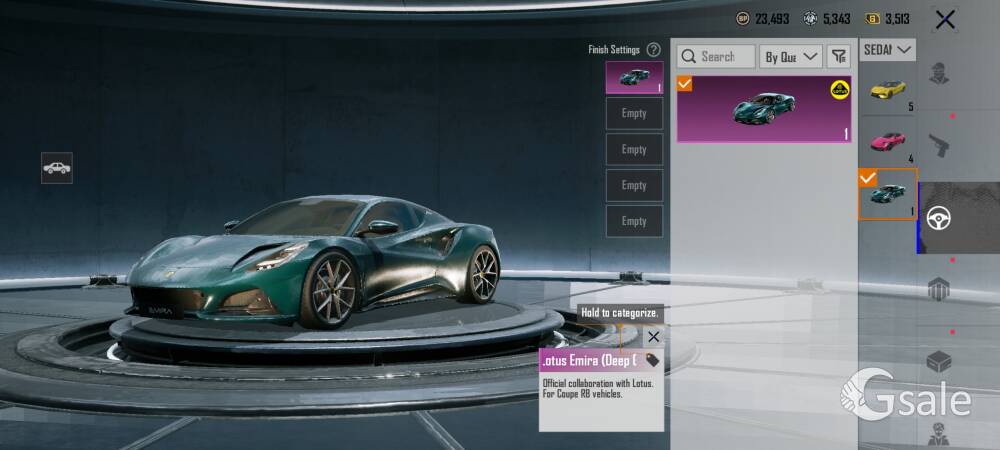Select the pink sports car thumbnail

[x=887, y=141]
